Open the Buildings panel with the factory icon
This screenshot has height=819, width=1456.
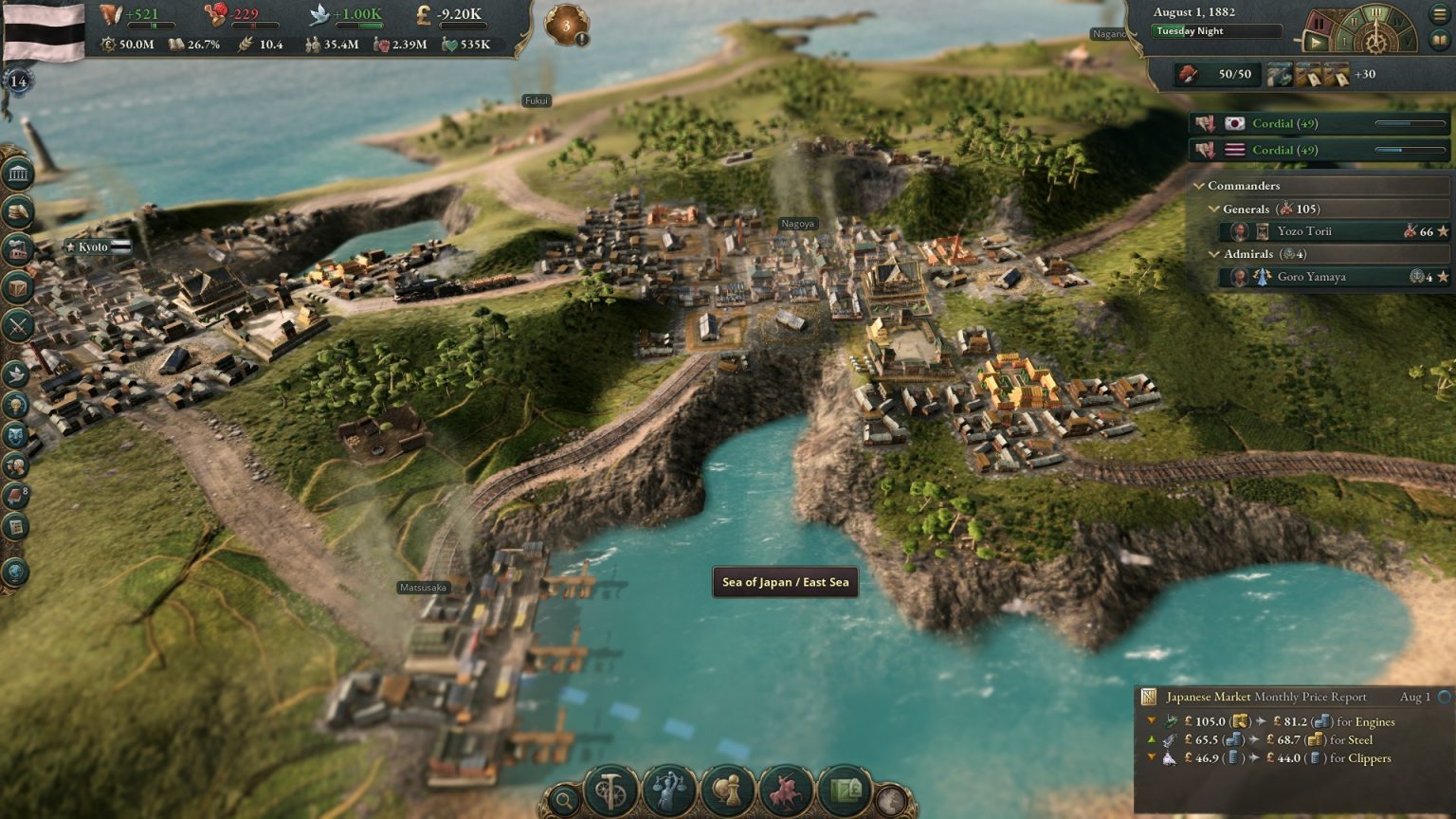[18, 249]
